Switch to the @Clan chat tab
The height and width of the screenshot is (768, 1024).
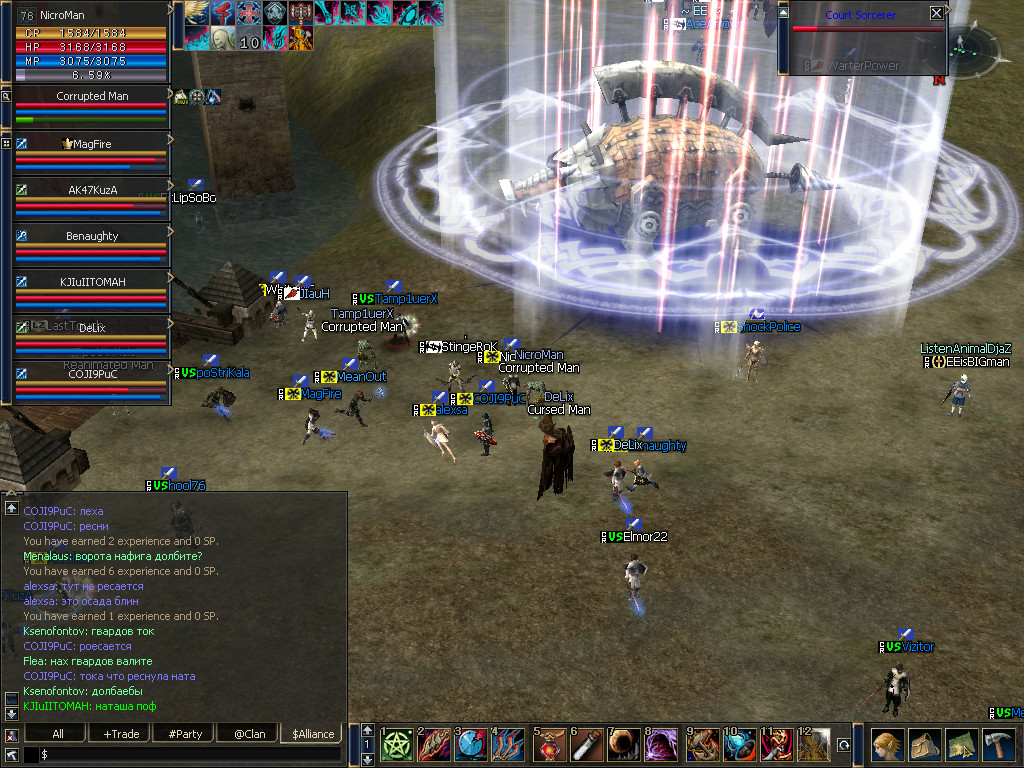point(248,734)
